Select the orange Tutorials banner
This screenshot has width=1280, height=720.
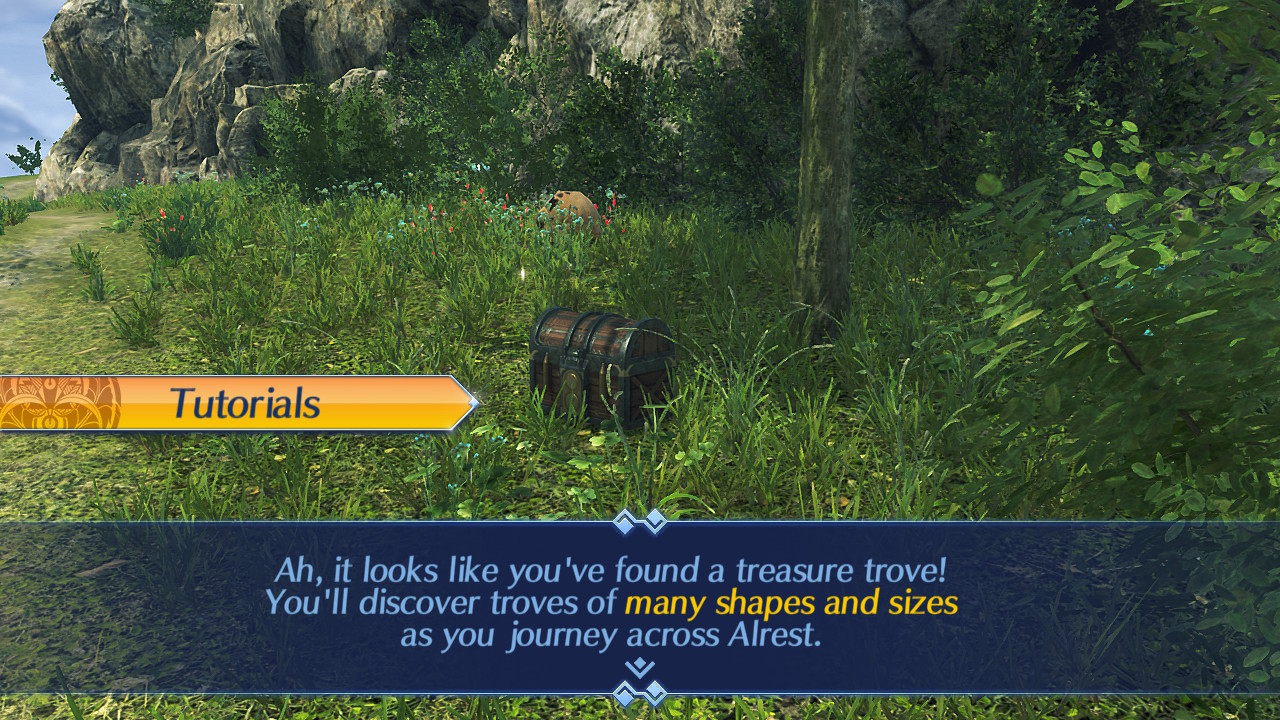[240, 403]
